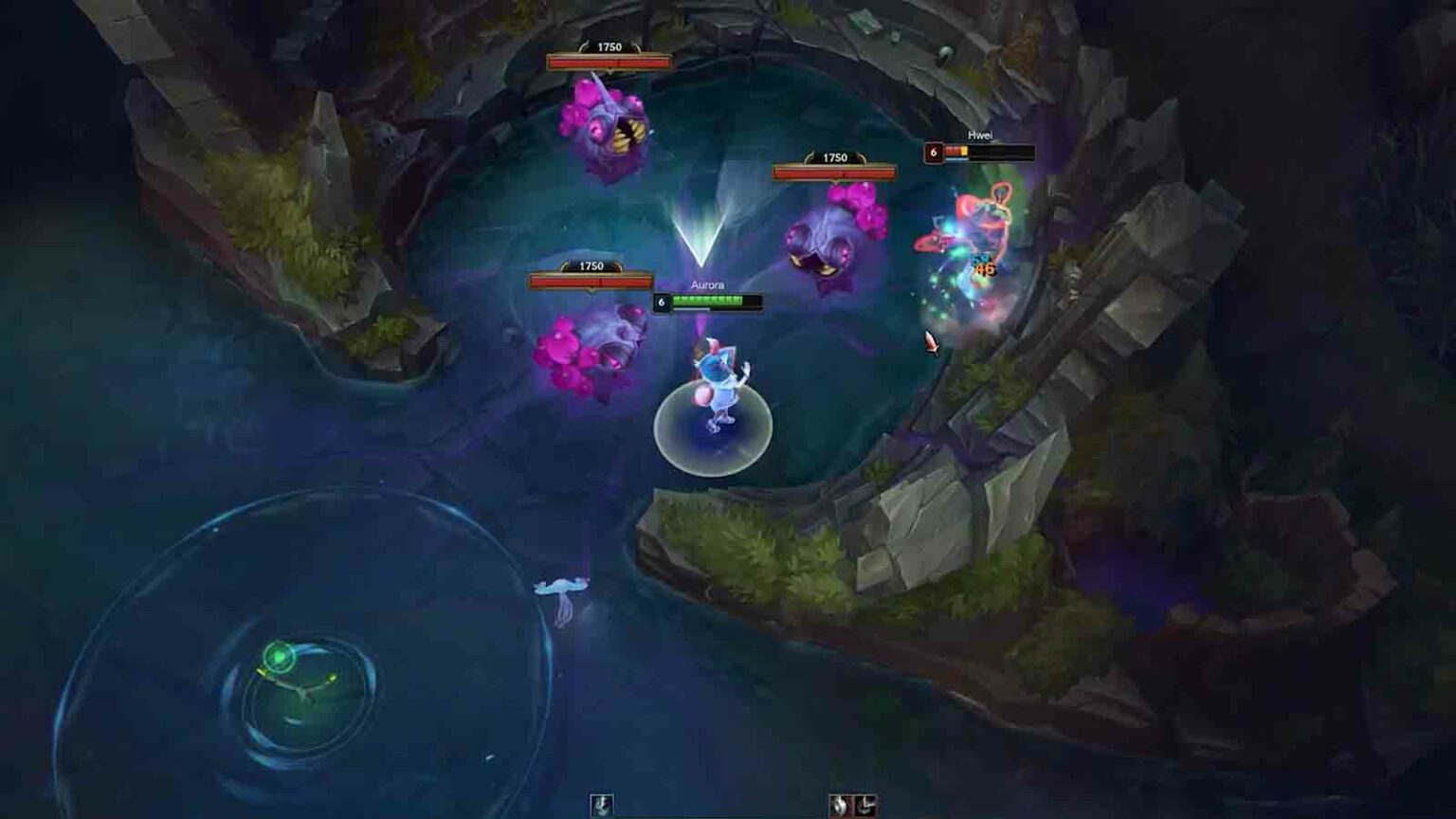Click Hwei's level 6 badge

[935, 152]
